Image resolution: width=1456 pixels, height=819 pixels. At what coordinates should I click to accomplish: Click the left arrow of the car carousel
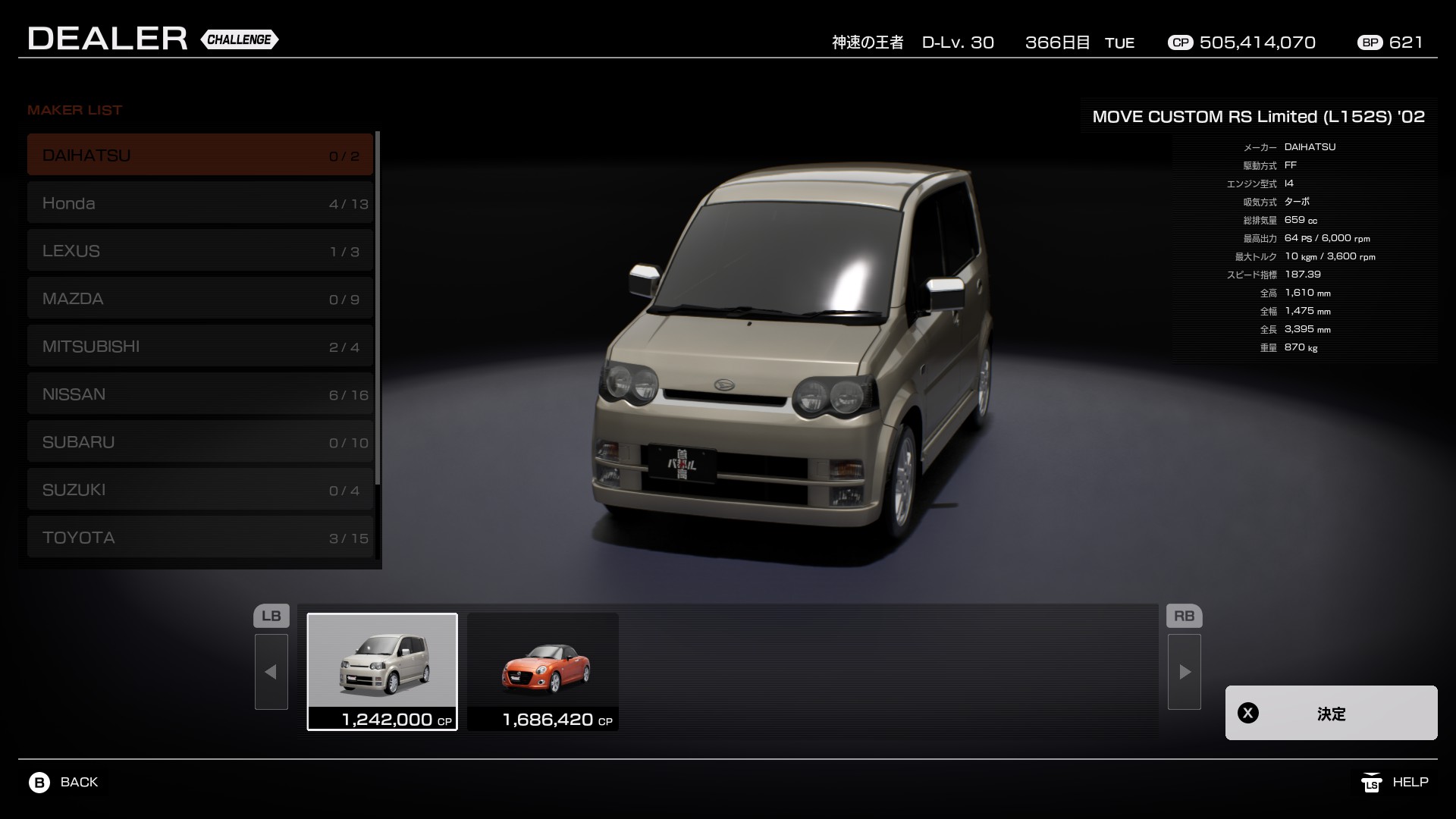271,672
